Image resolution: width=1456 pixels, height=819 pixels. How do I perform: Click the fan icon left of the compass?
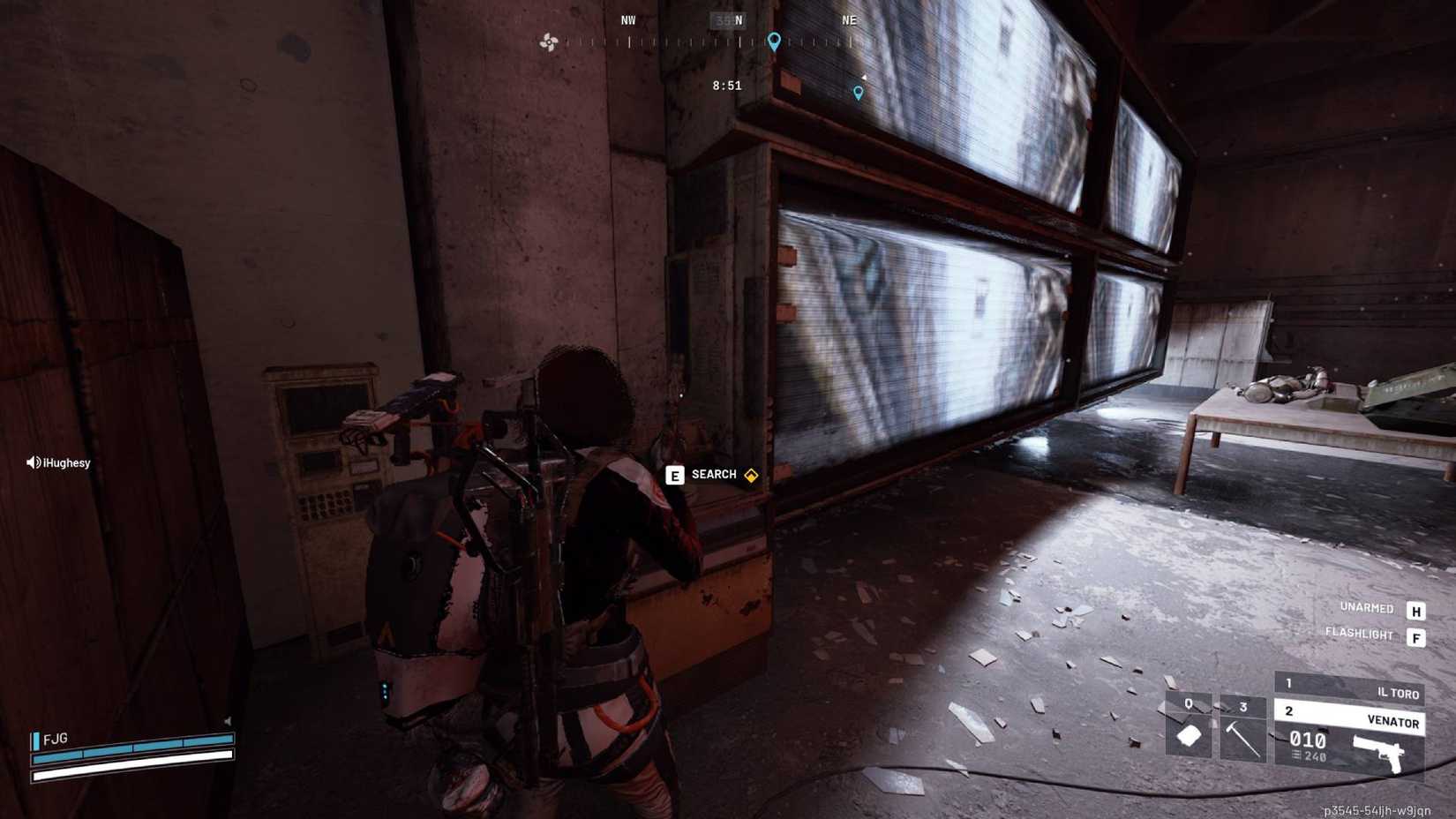(549, 42)
